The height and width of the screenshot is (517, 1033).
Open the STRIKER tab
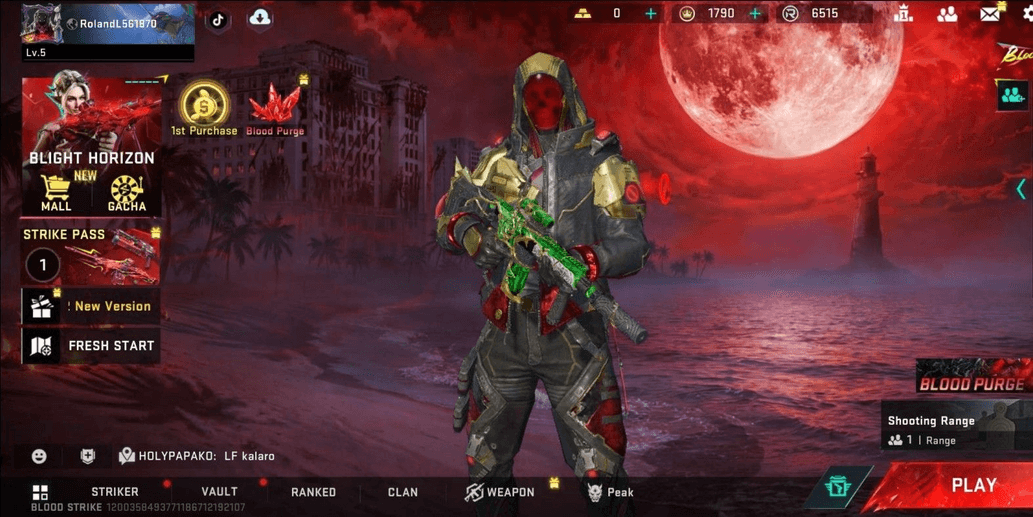(115, 492)
